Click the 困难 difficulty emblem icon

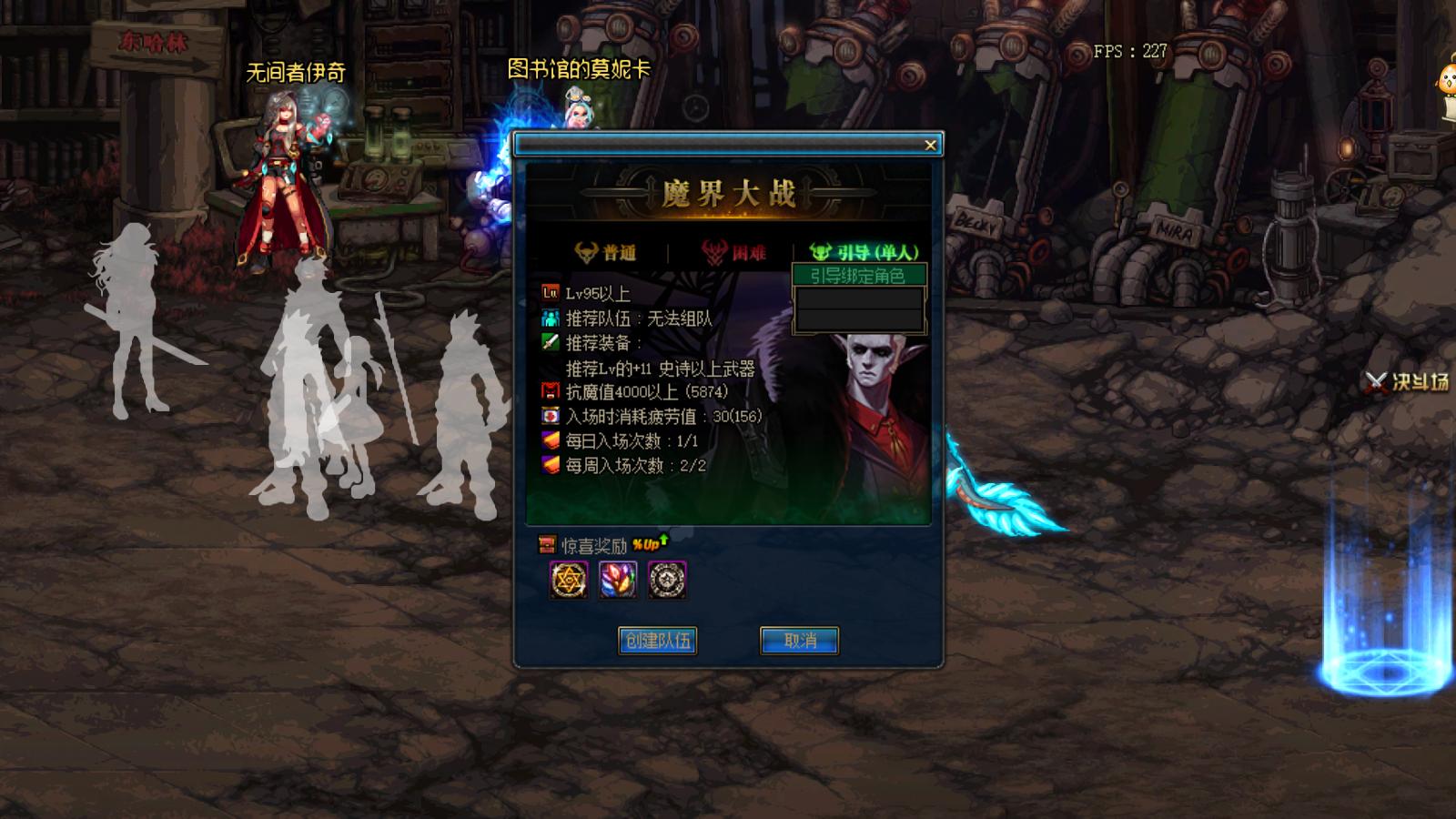714,253
